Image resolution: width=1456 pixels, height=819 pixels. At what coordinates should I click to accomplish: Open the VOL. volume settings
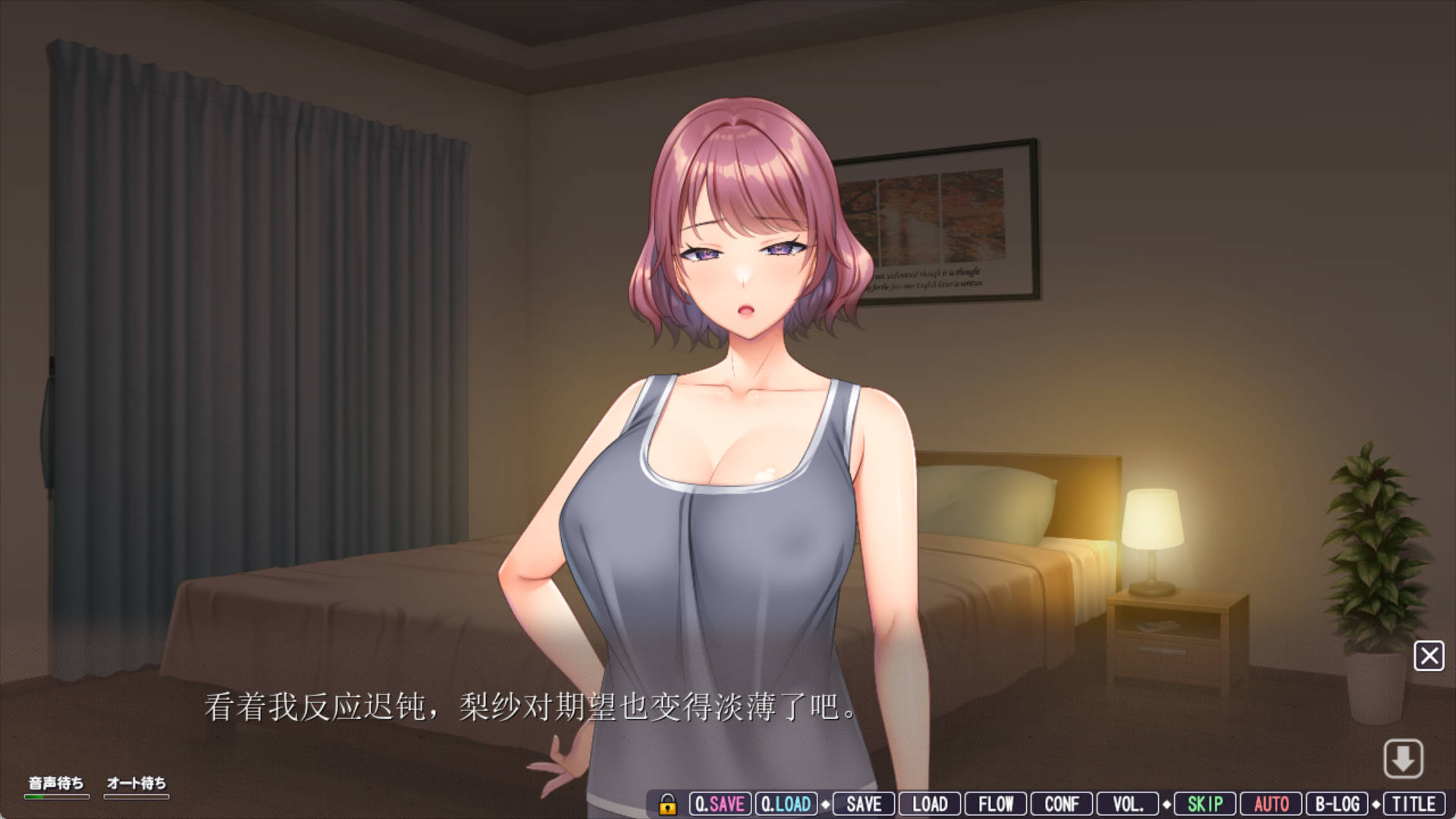pyautogui.click(x=1129, y=803)
